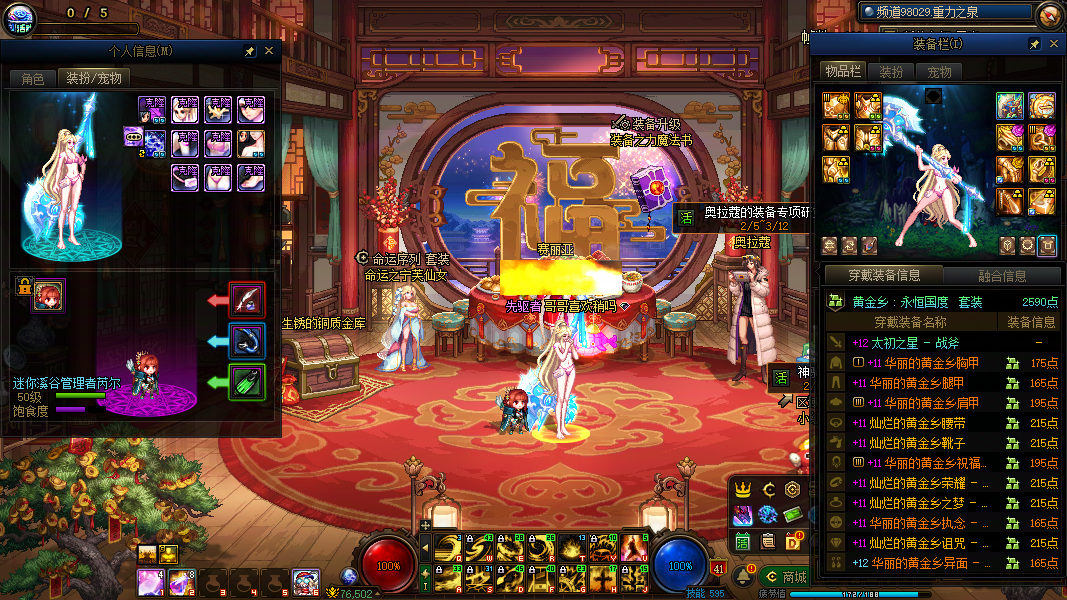Click the green-bordered flipper pet equipment slot
1067x600 pixels.
click(247, 382)
